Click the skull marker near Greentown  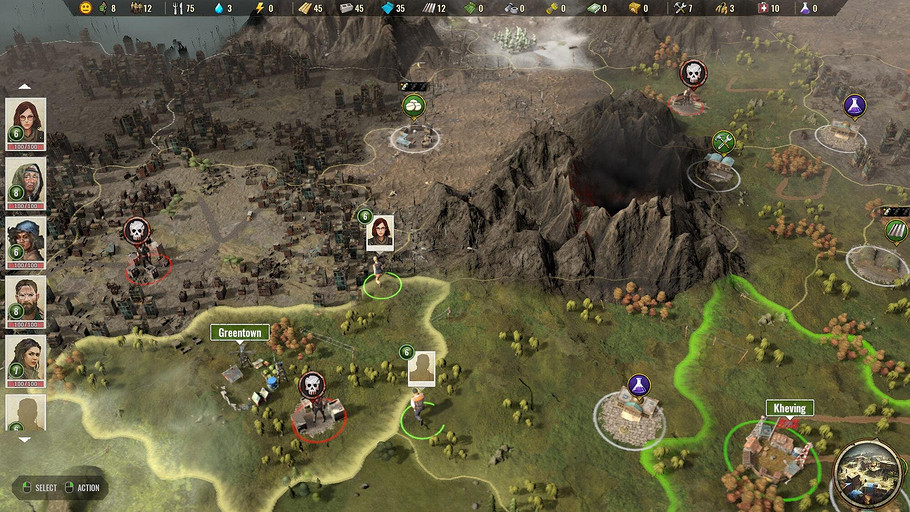(312, 385)
